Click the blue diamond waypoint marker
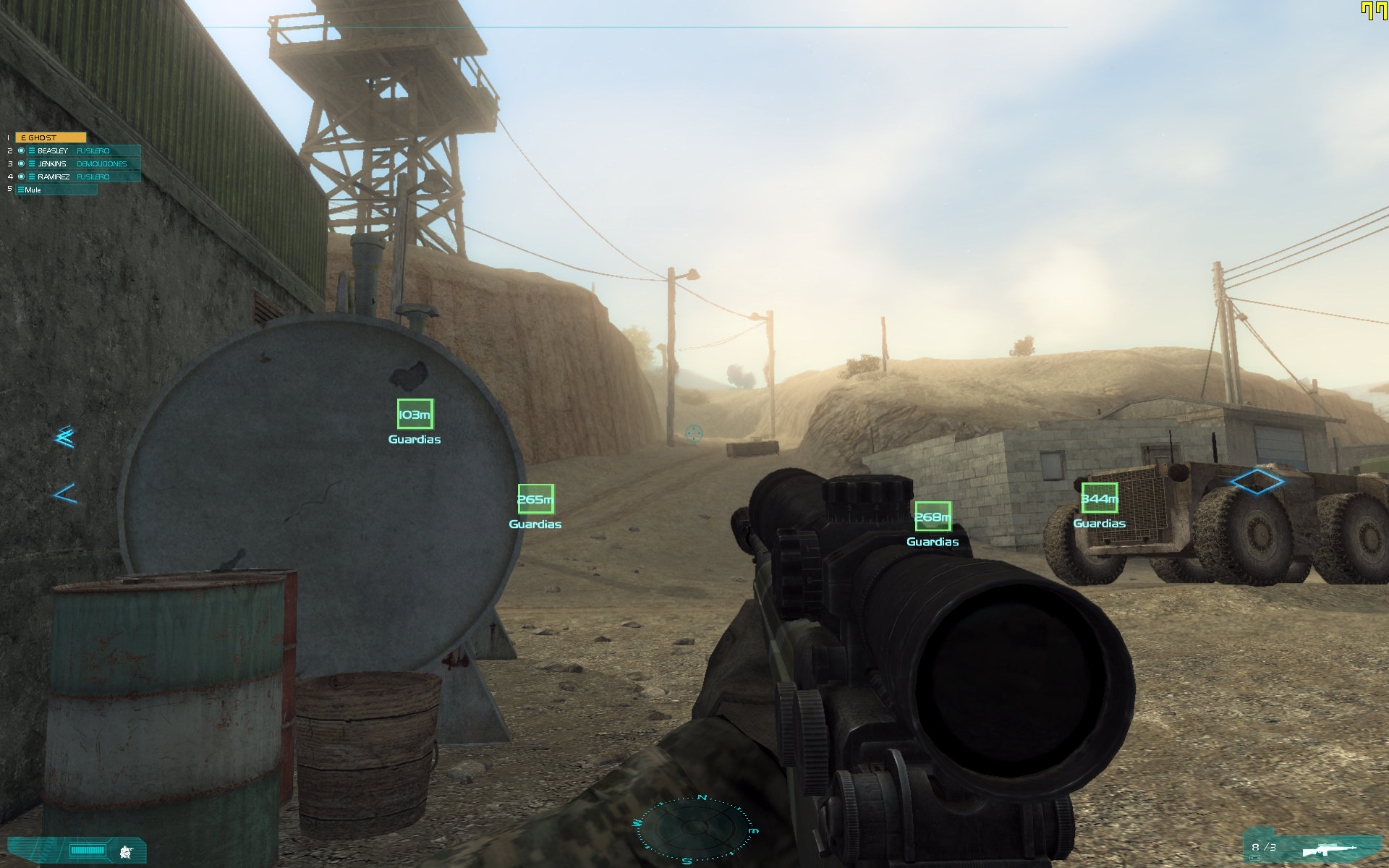This screenshot has width=1389, height=868. 1257,481
